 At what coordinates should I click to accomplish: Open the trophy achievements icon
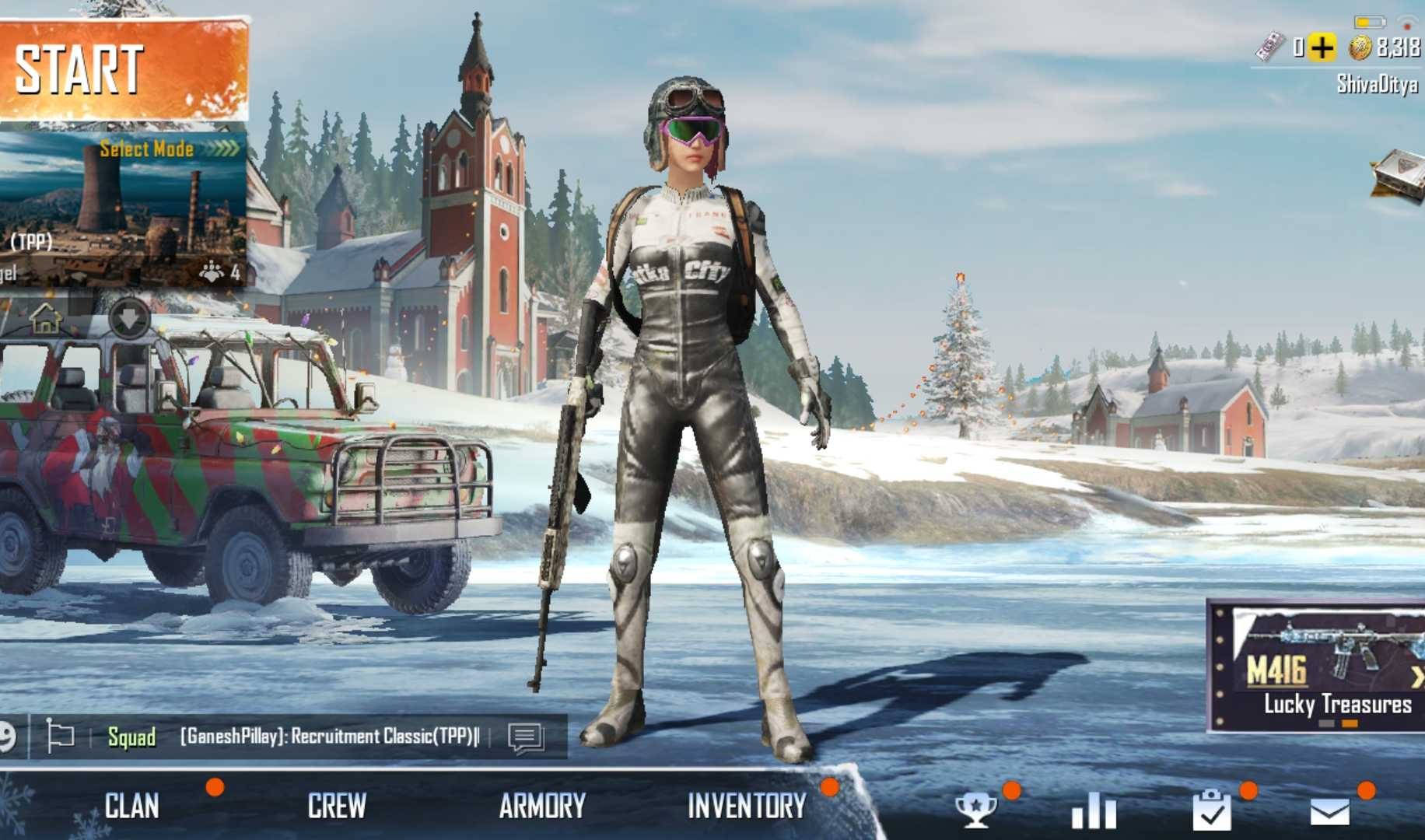[x=975, y=810]
